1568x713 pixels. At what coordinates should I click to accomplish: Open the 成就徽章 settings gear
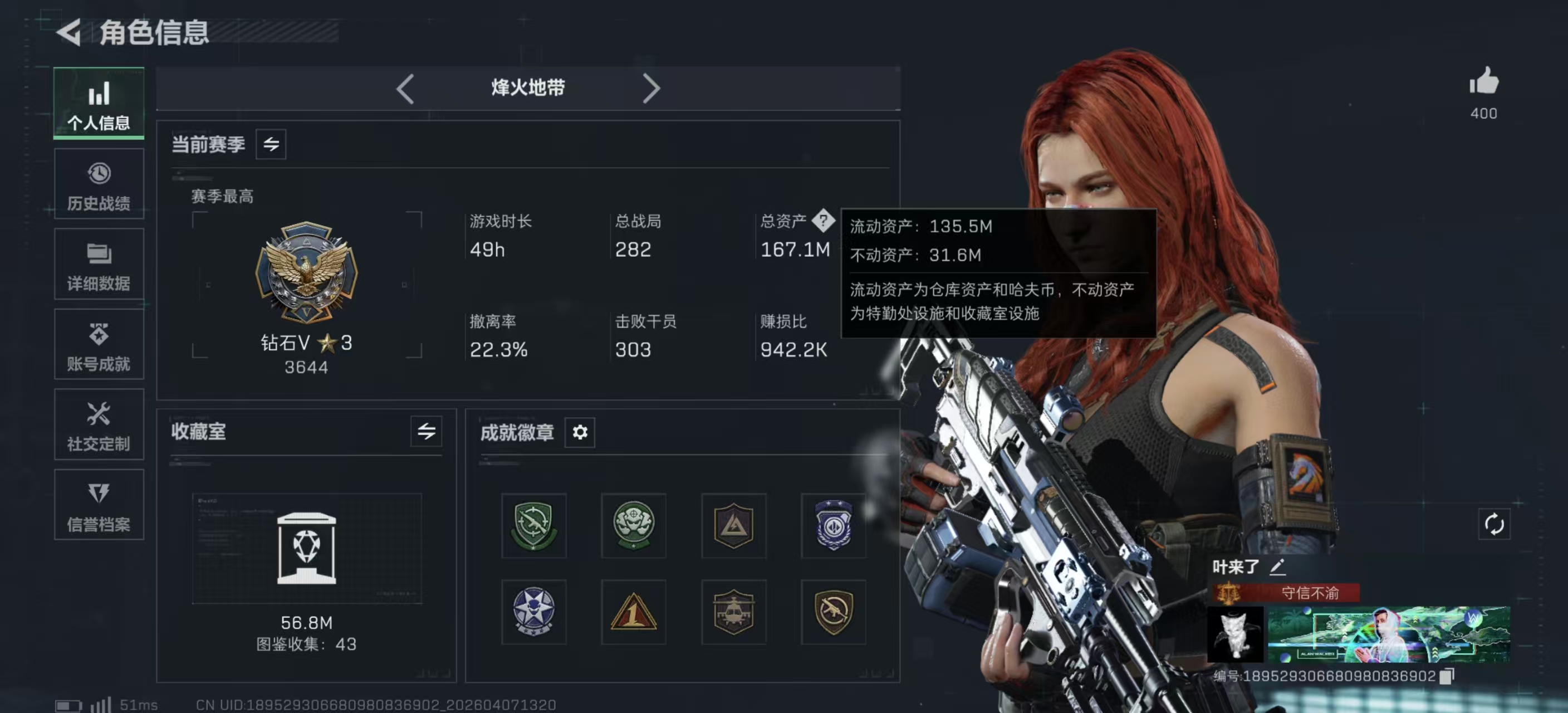pos(580,433)
